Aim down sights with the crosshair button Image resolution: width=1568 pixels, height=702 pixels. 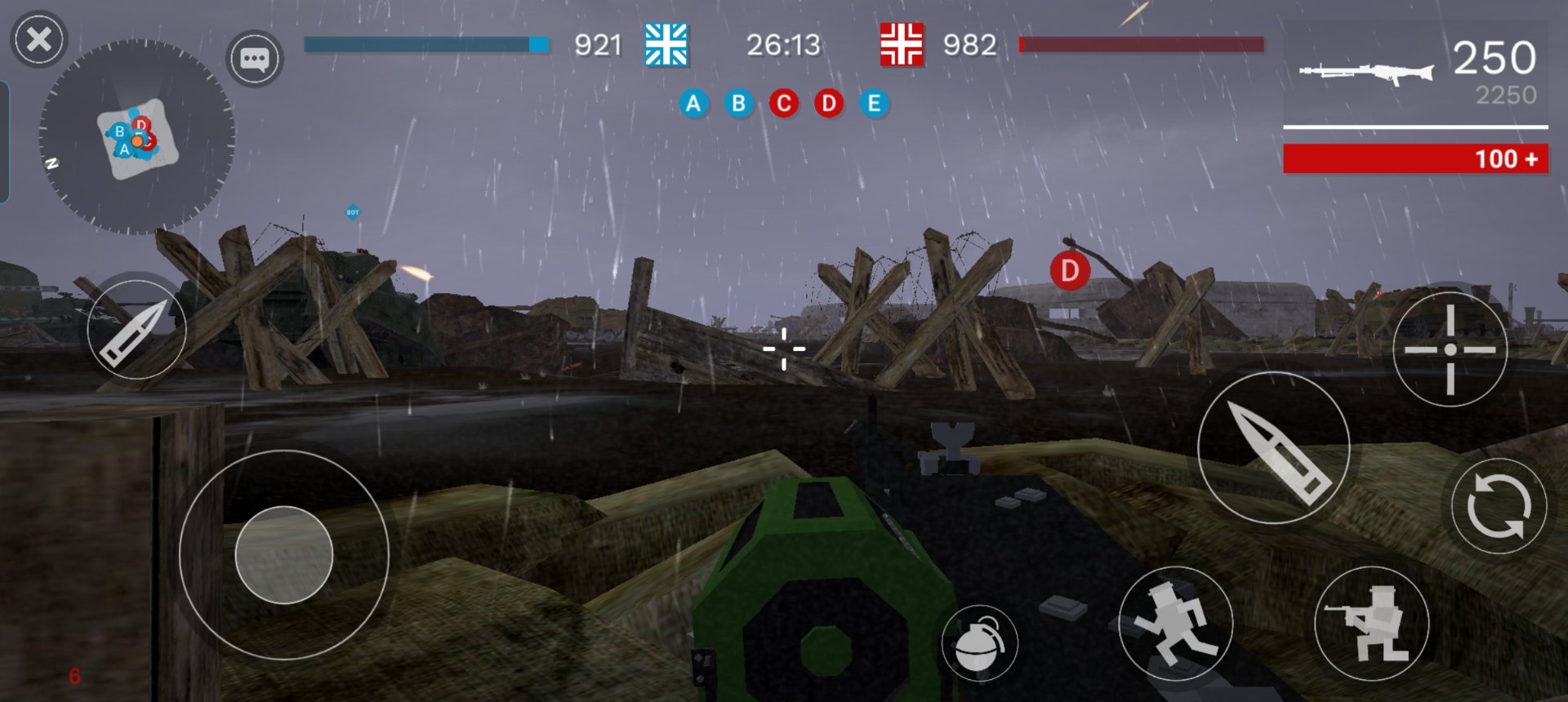pos(1450,349)
